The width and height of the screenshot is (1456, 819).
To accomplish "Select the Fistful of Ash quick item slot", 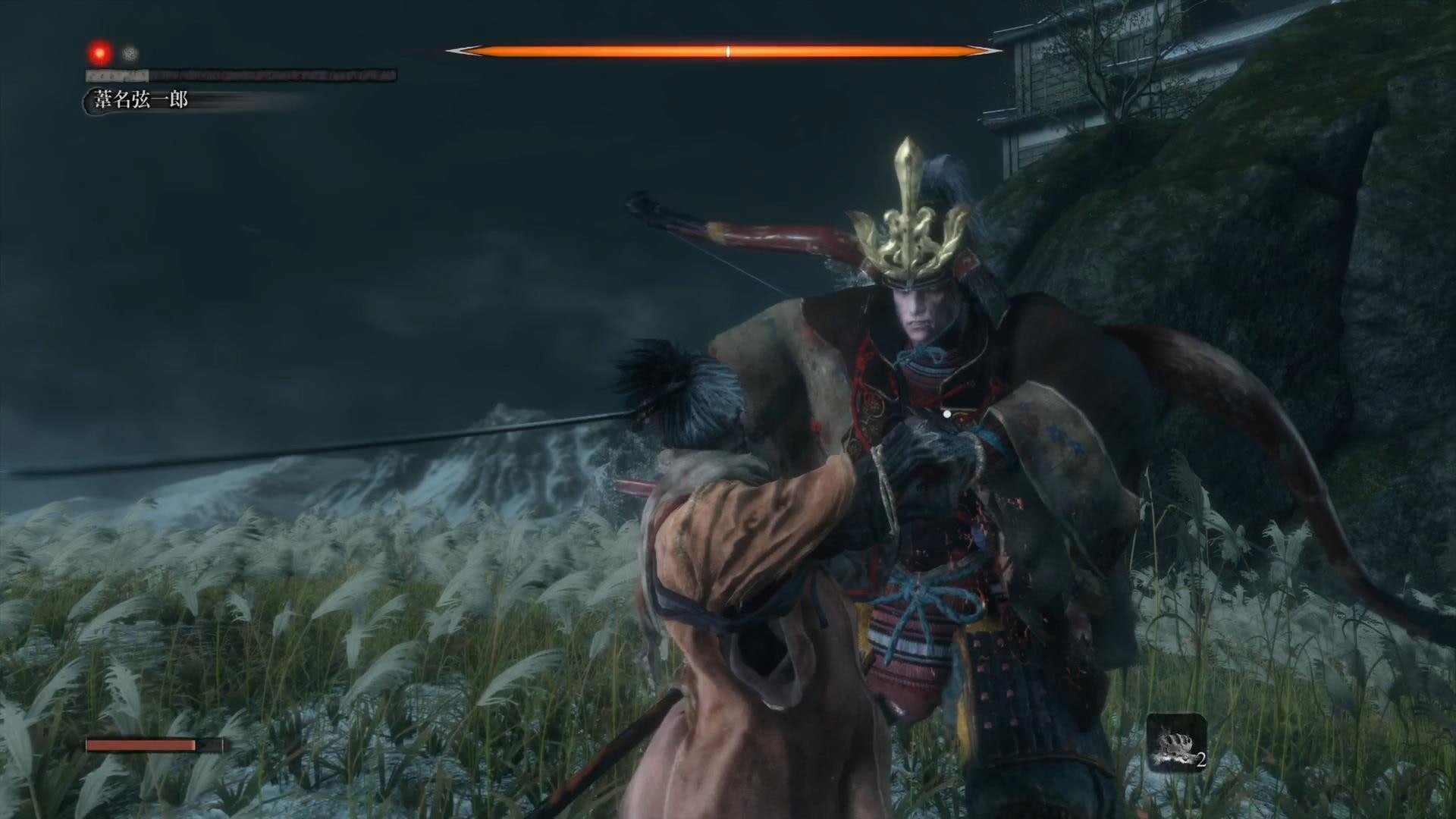I will (1175, 743).
